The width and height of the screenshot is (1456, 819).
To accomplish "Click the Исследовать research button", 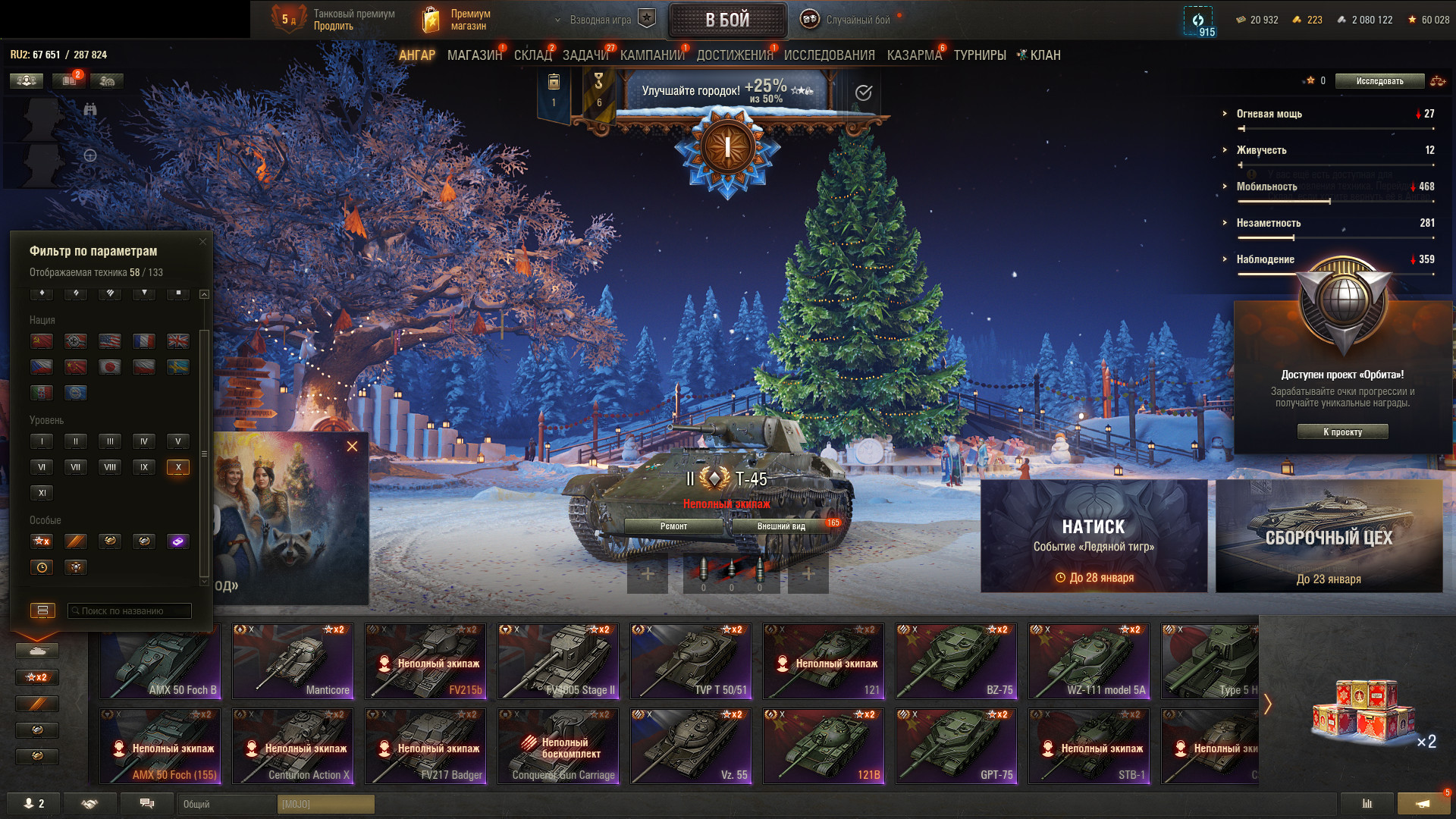I will click(1379, 81).
